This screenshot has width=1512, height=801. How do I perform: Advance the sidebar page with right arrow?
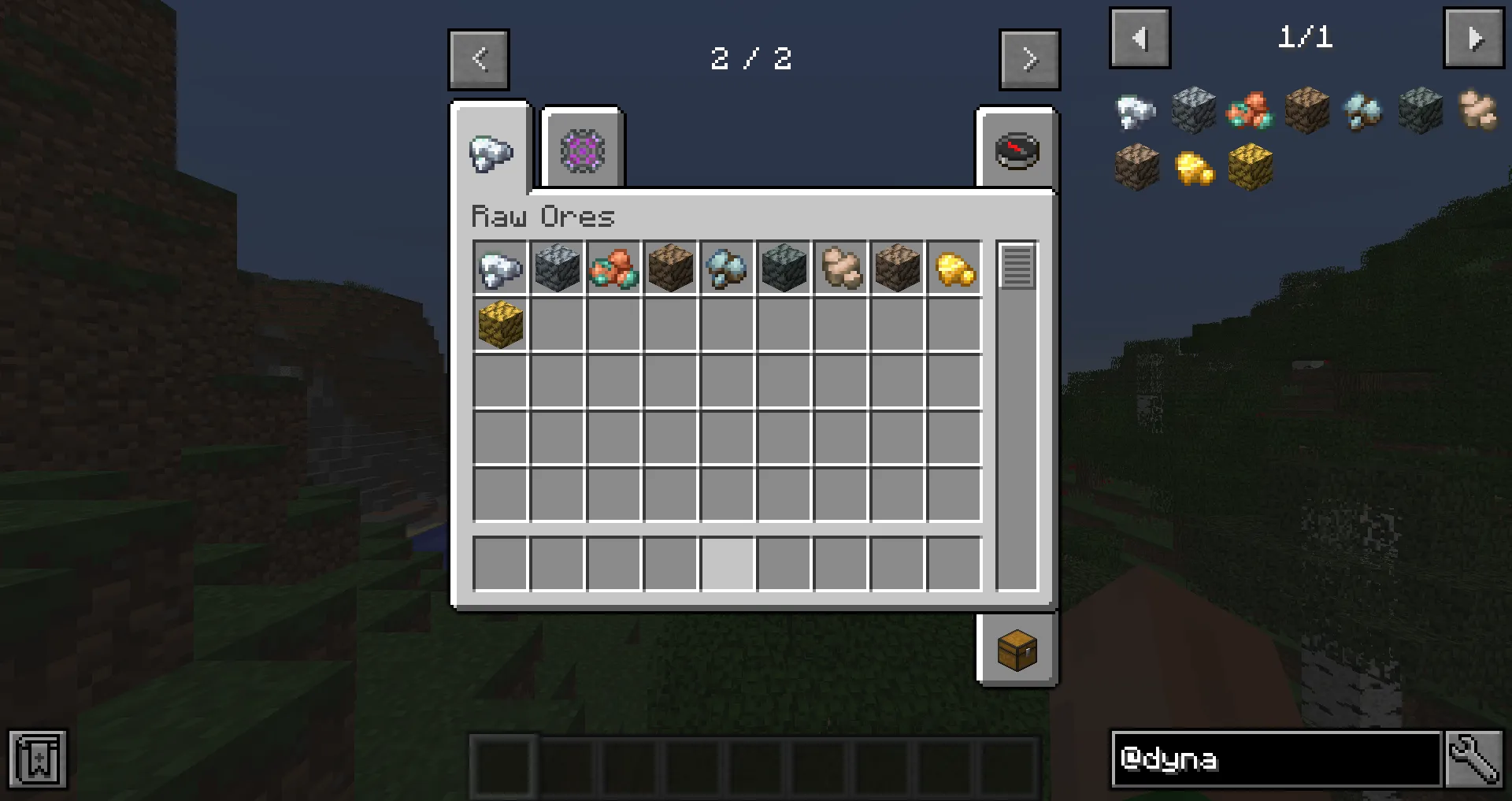1473,37
